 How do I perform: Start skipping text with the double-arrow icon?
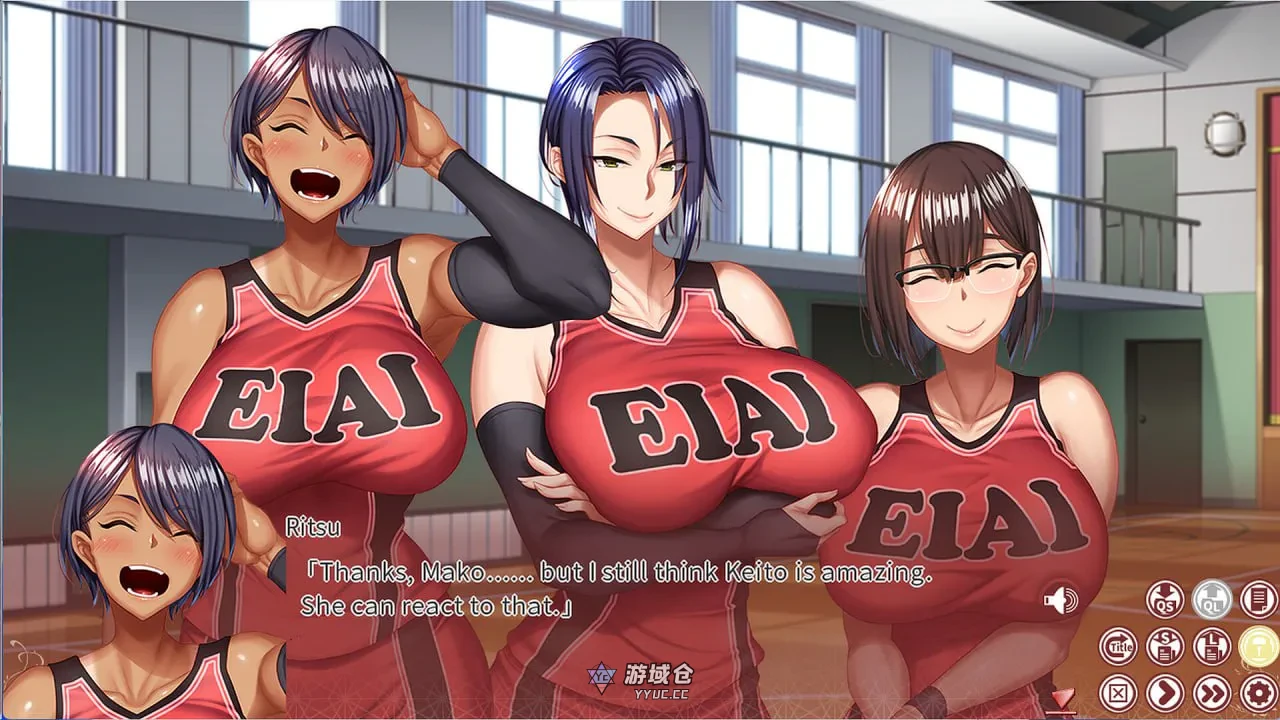click(1211, 690)
